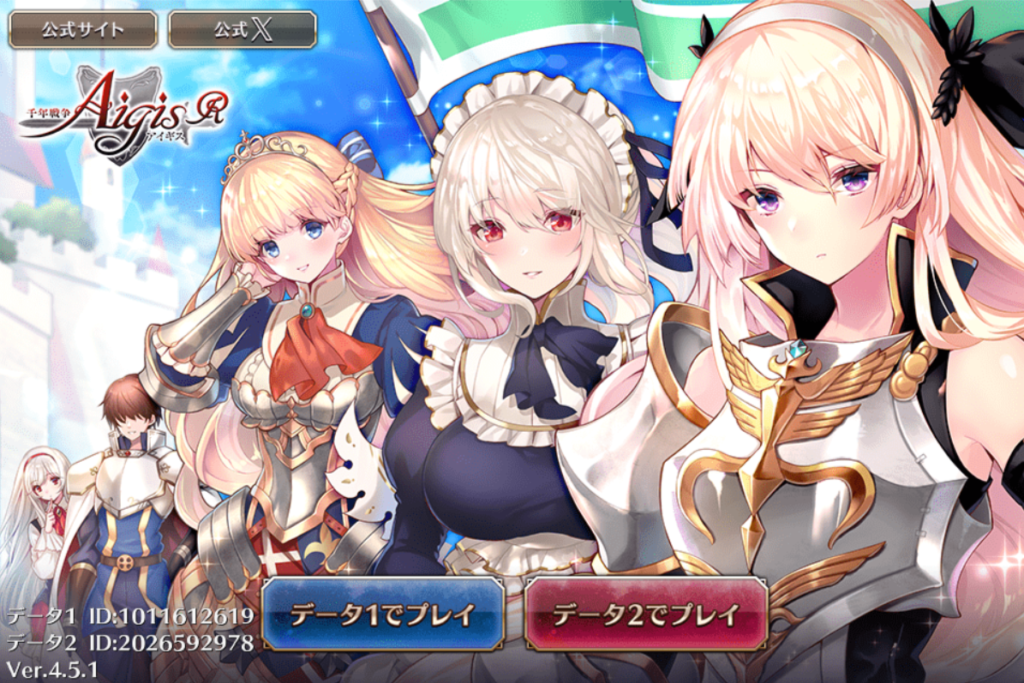1024x683 pixels.
Task: Choose the red データ2でプレイ button
Action: pos(645,613)
